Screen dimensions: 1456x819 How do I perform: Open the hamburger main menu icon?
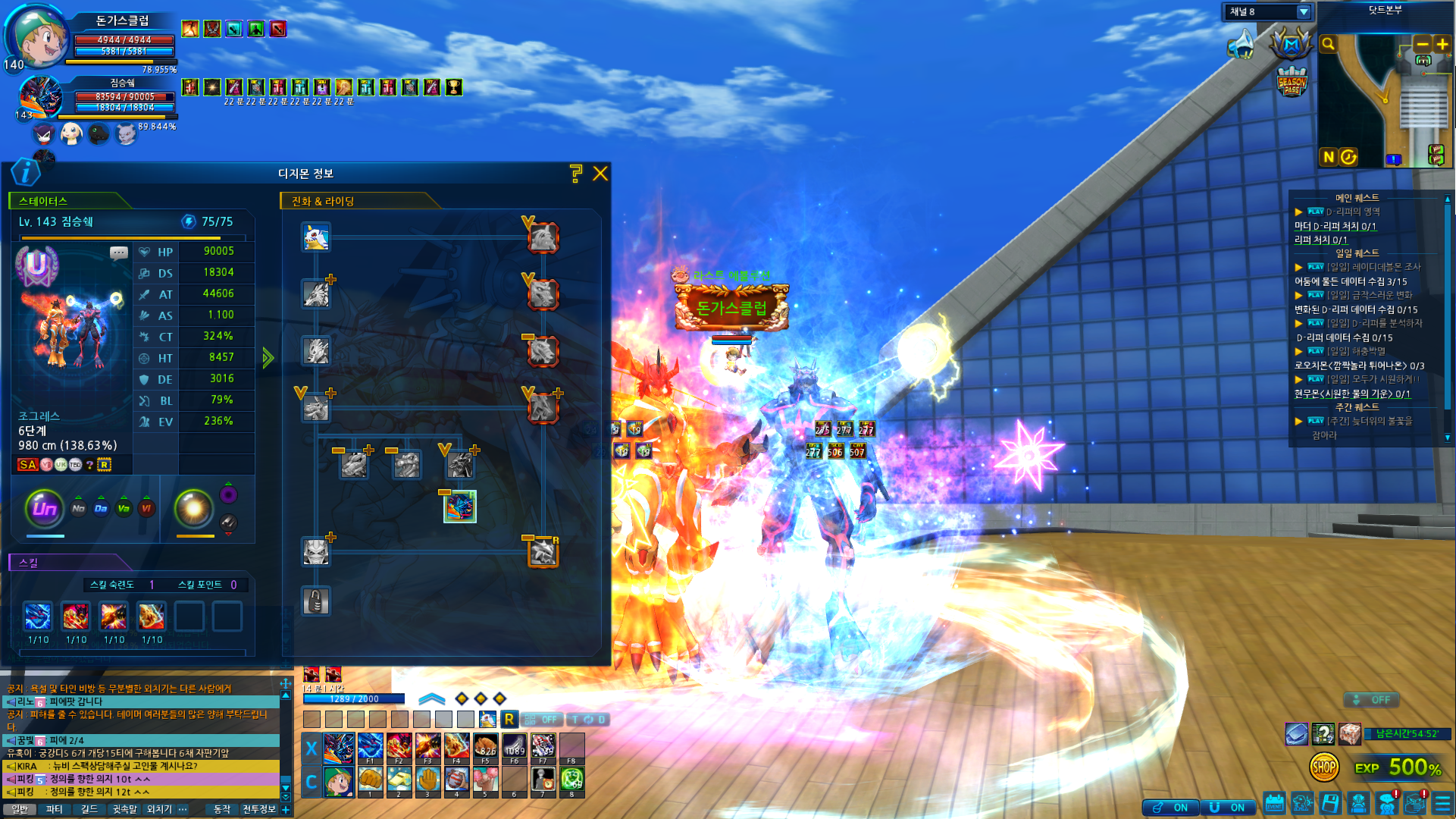[1442, 803]
